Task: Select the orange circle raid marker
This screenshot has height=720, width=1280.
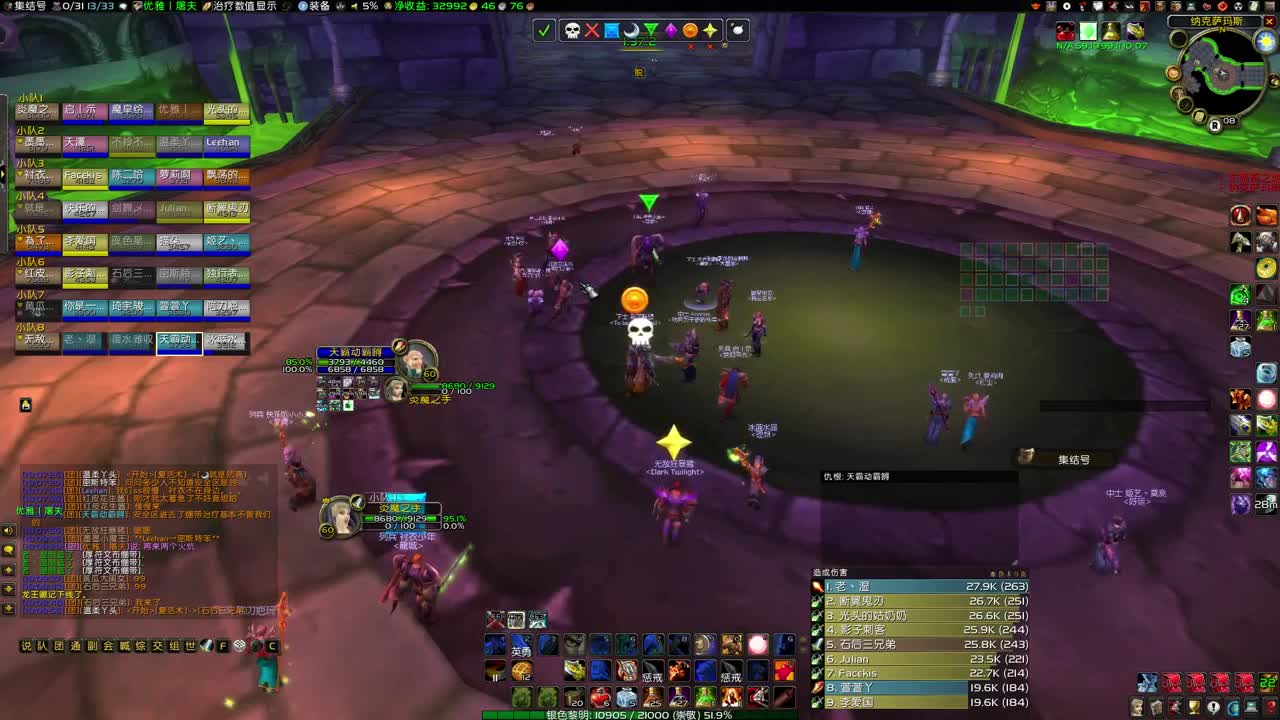Action: pos(690,31)
